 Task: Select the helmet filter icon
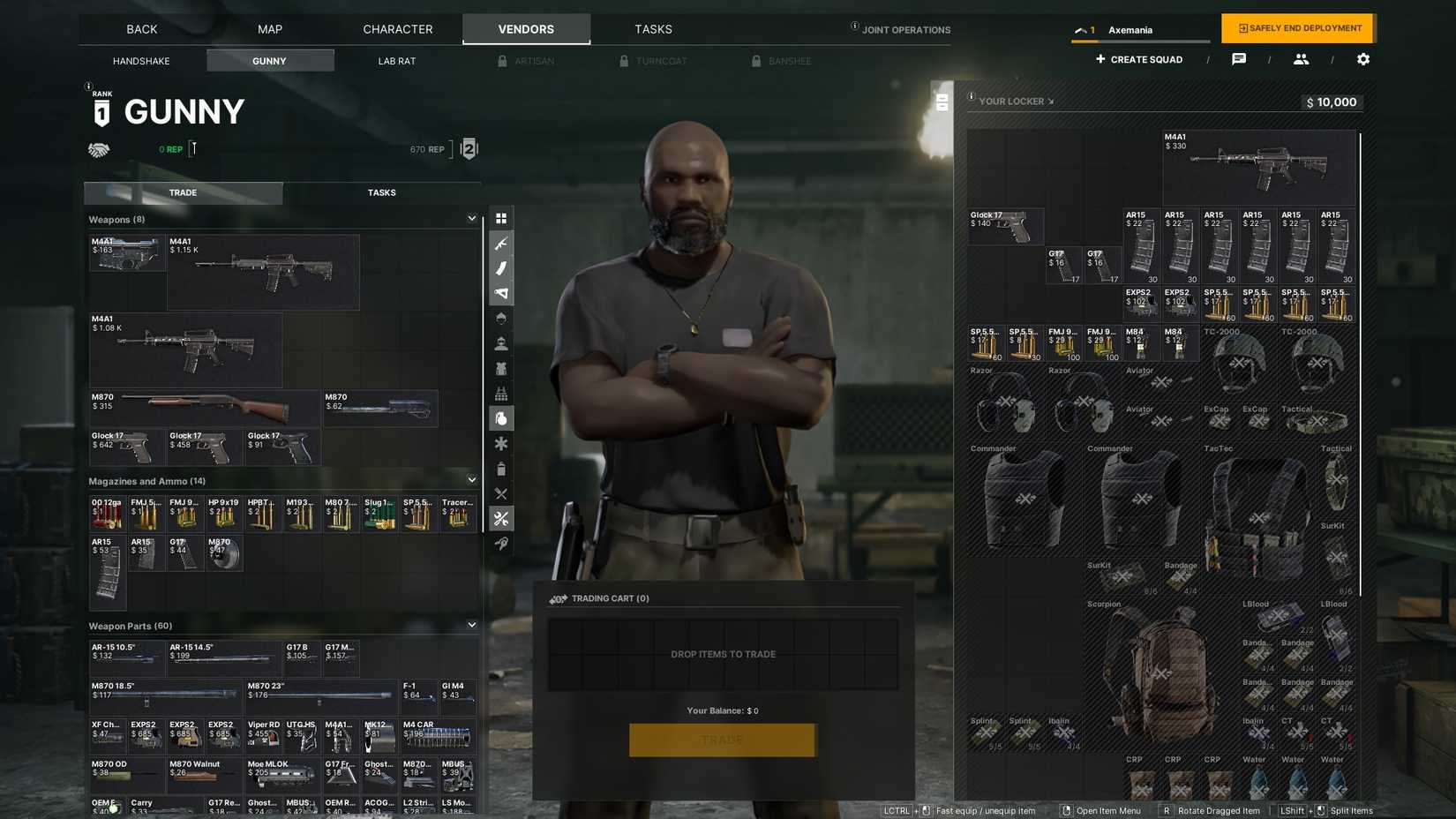coord(501,318)
